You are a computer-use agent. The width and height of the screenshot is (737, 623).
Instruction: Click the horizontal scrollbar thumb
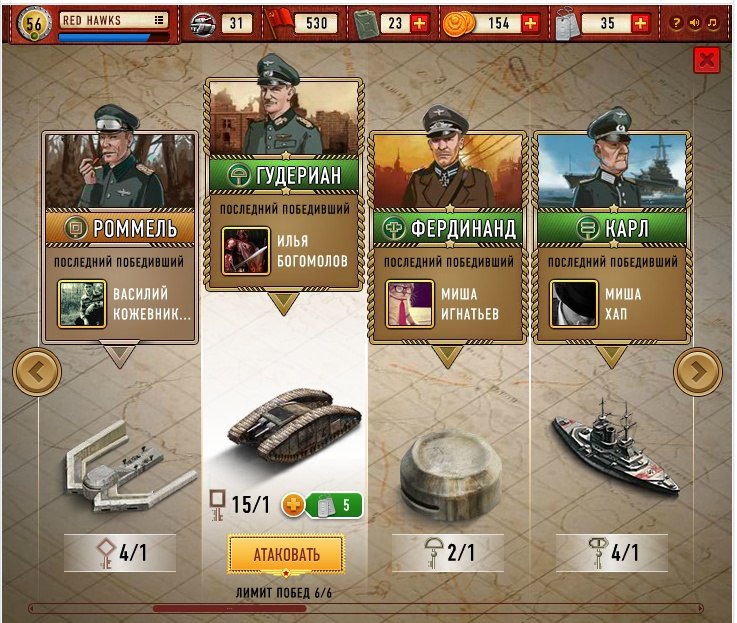214,607
